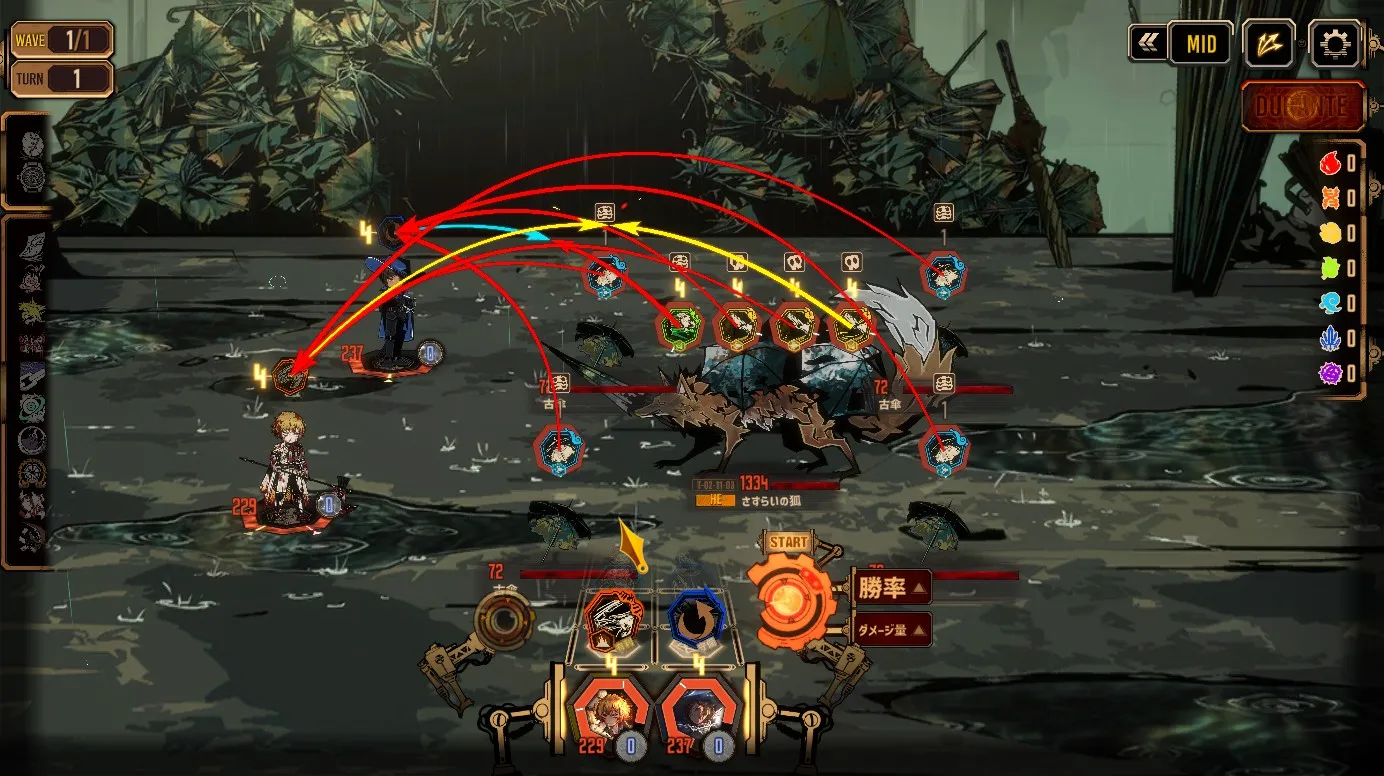Open the gear settings menu
Screen dimensions: 1384x776
point(1335,44)
